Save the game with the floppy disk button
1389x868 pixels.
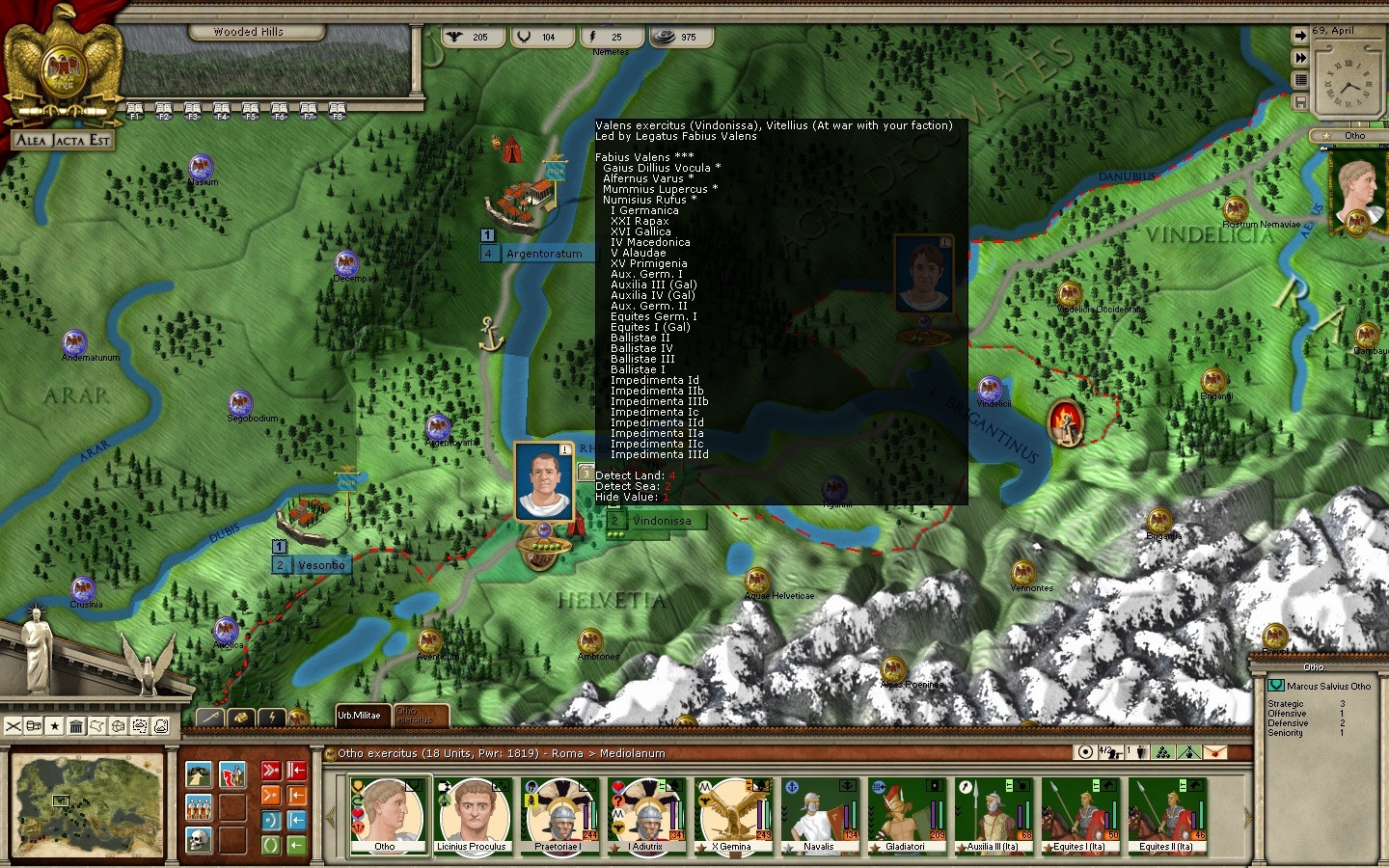click(x=1300, y=102)
